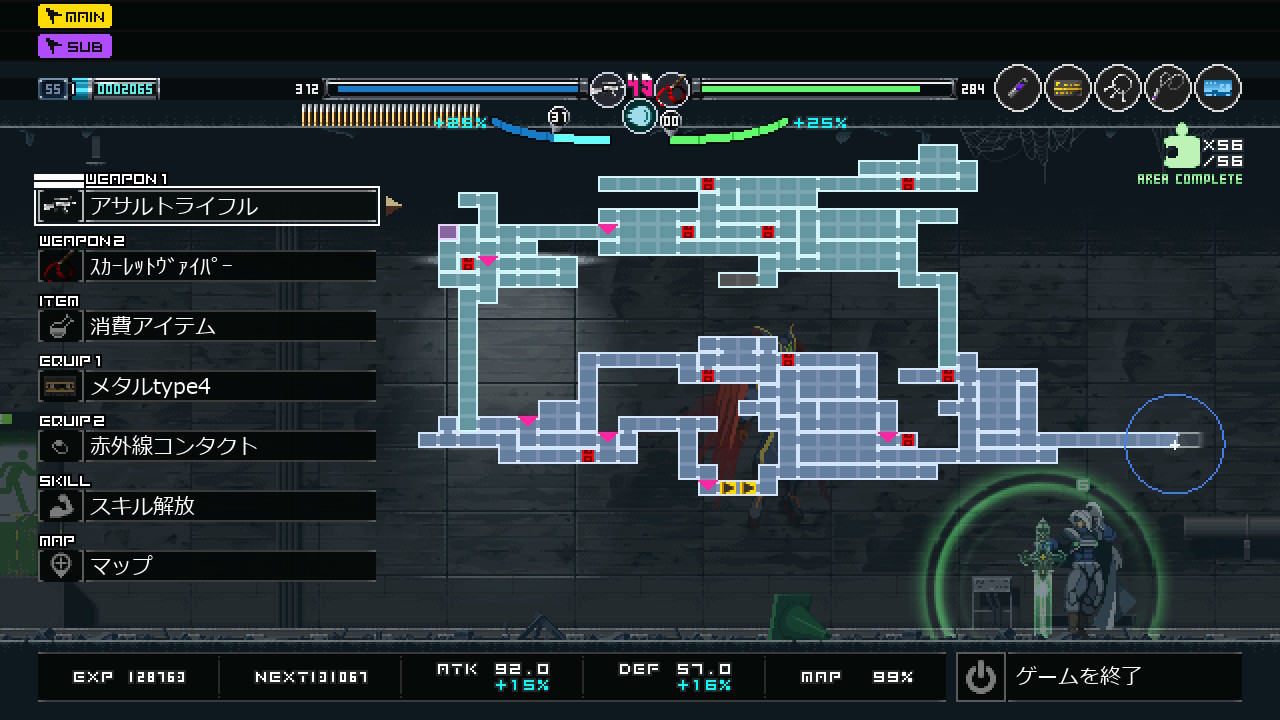Click the whip weapon round icon

(1168, 89)
